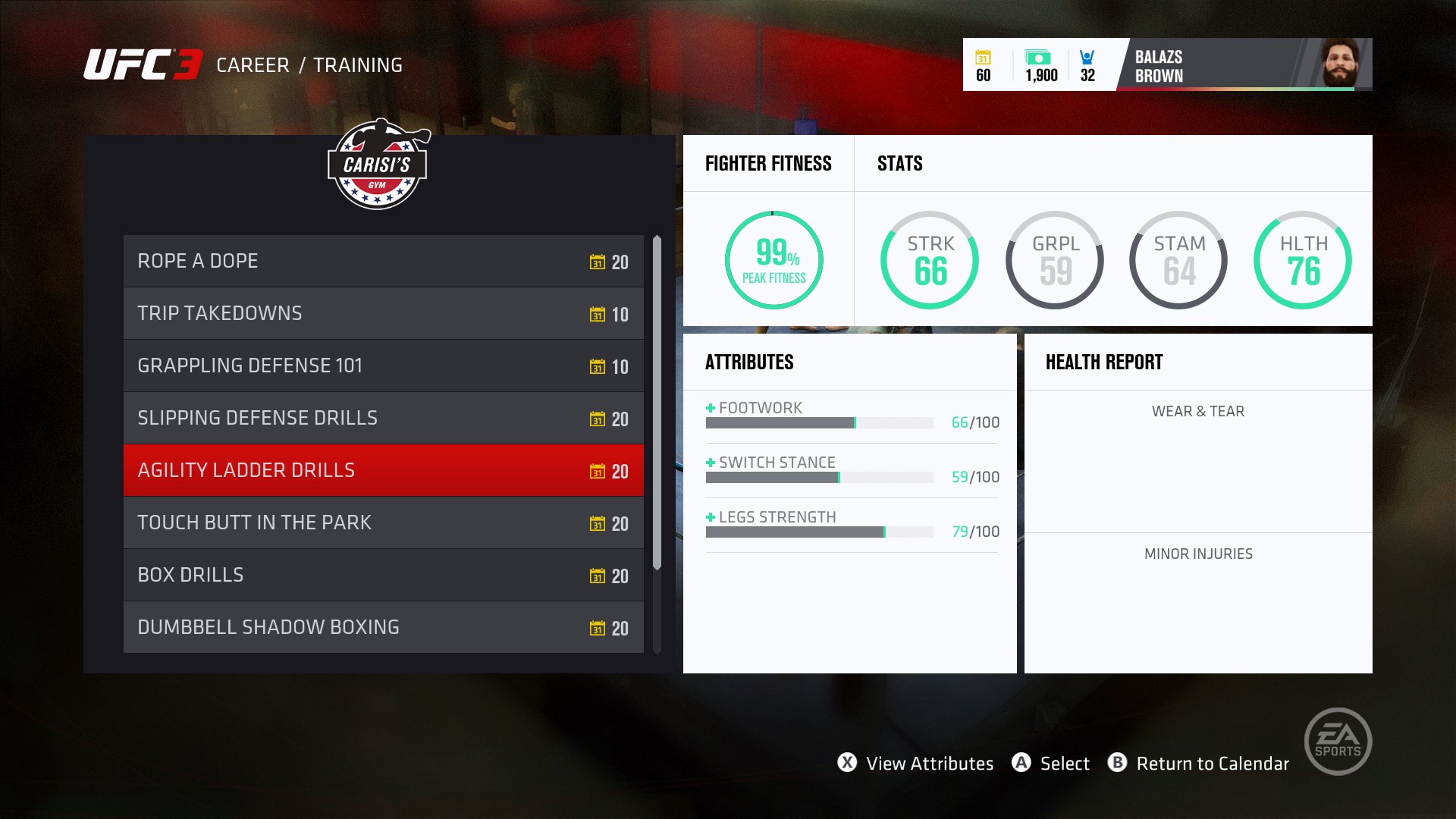
Task: Click the Balazs Brown fighter portrait
Action: click(1340, 64)
